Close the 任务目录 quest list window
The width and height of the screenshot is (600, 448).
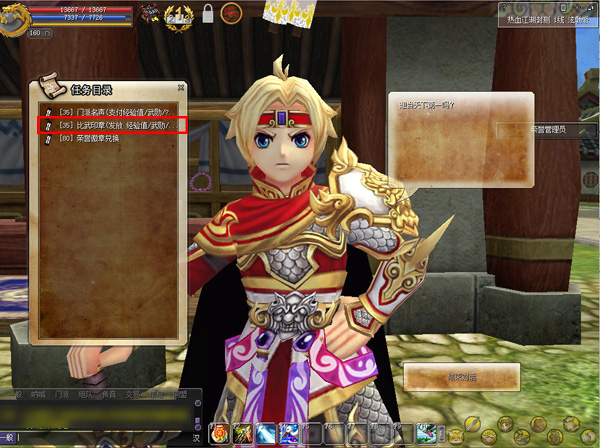coord(181,87)
